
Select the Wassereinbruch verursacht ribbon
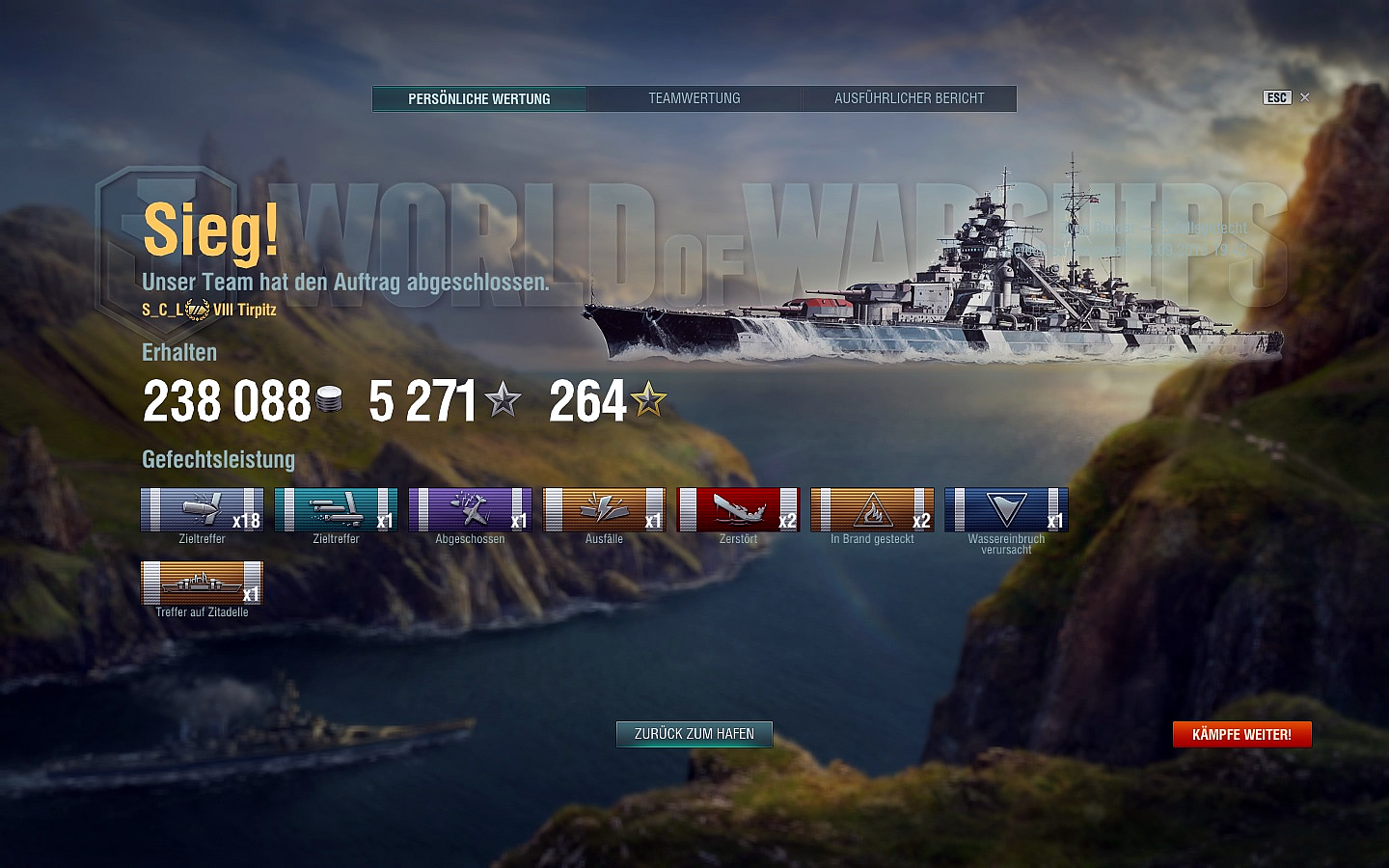(1006, 510)
